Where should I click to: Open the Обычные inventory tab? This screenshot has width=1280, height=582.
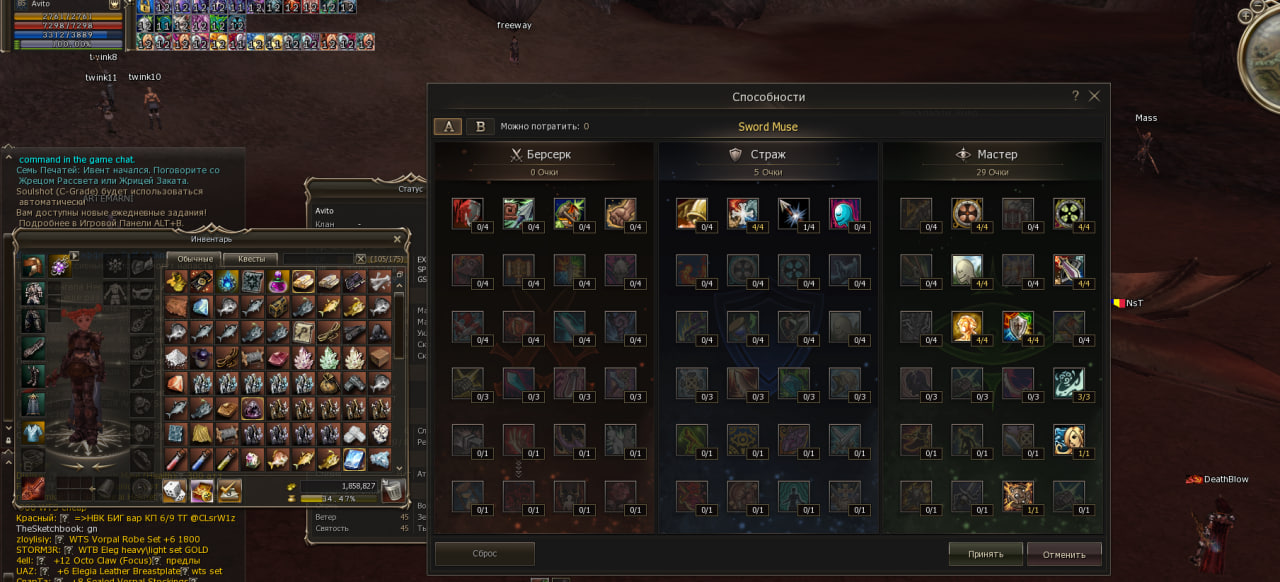[x=193, y=259]
